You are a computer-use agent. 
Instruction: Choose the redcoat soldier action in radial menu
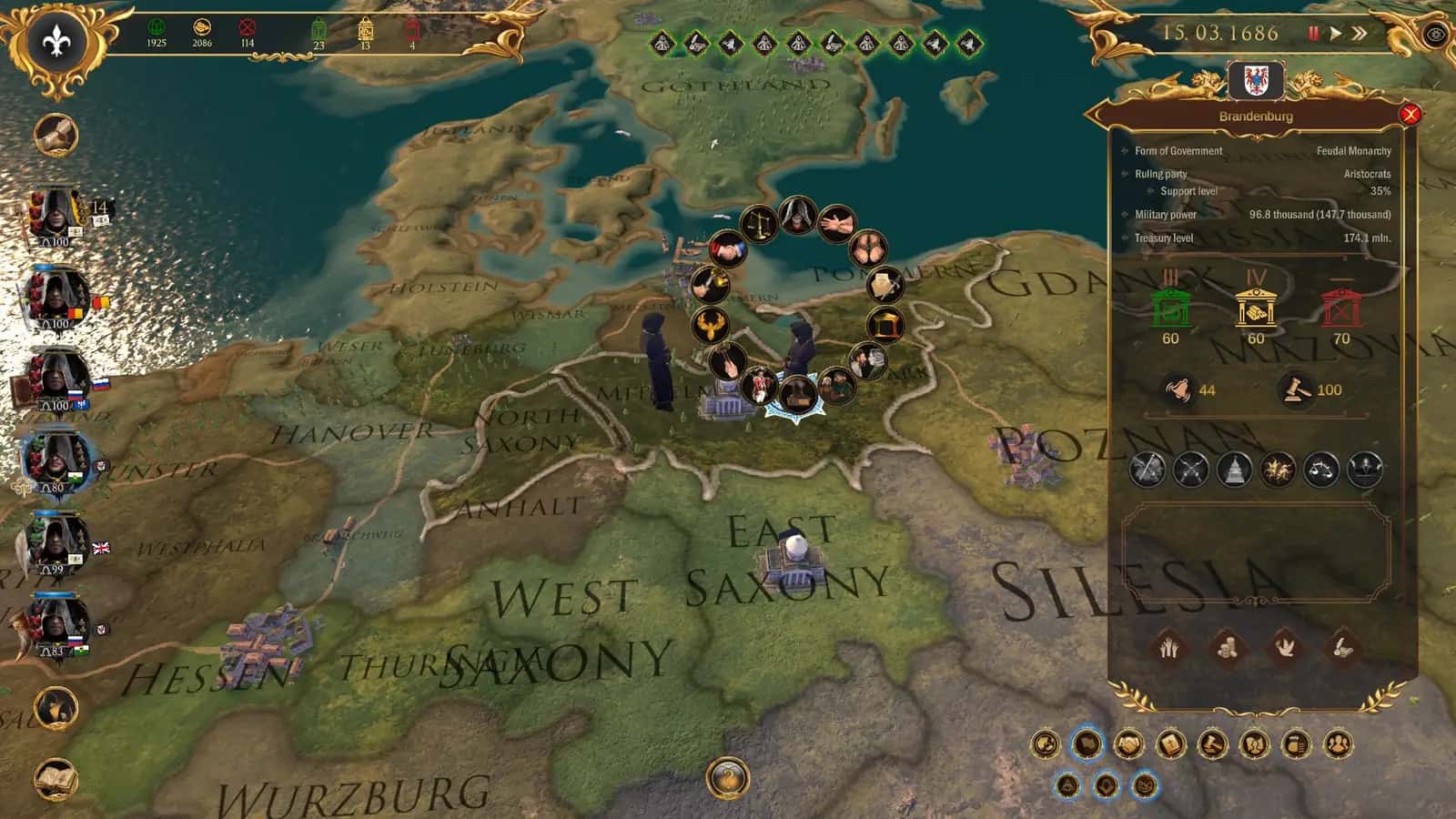pyautogui.click(x=758, y=386)
